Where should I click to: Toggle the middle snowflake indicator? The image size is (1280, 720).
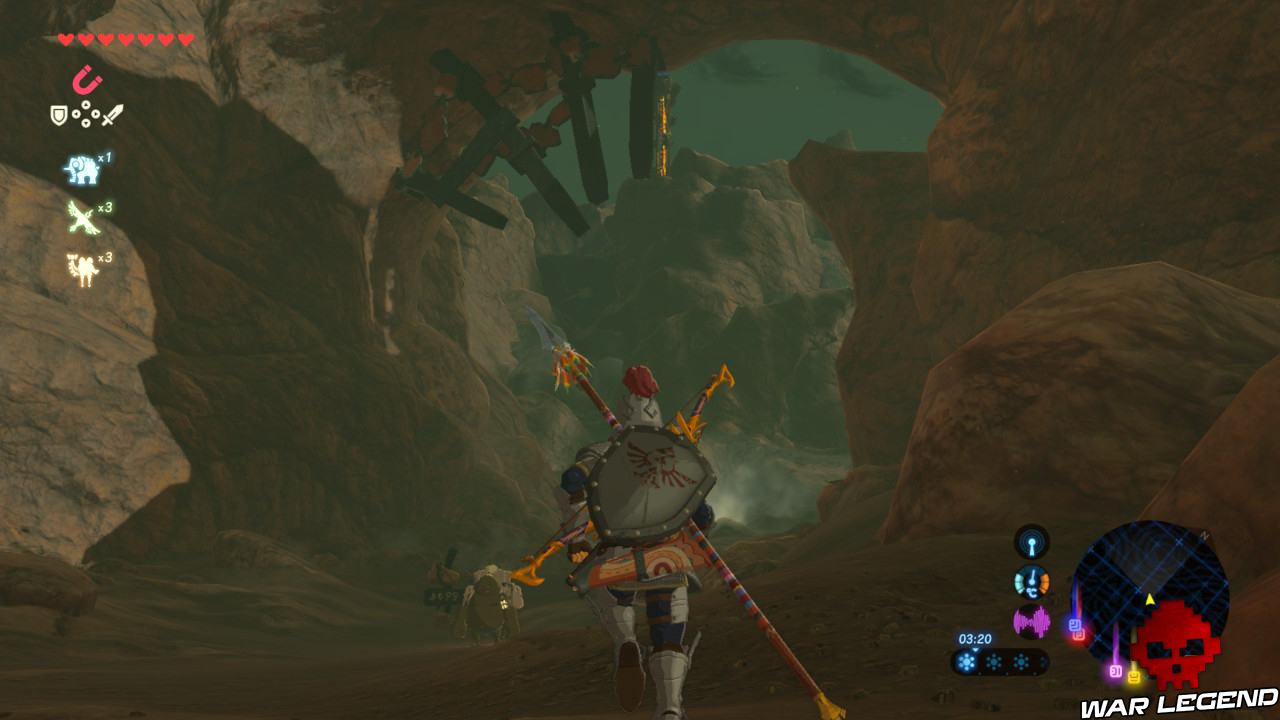click(x=993, y=661)
